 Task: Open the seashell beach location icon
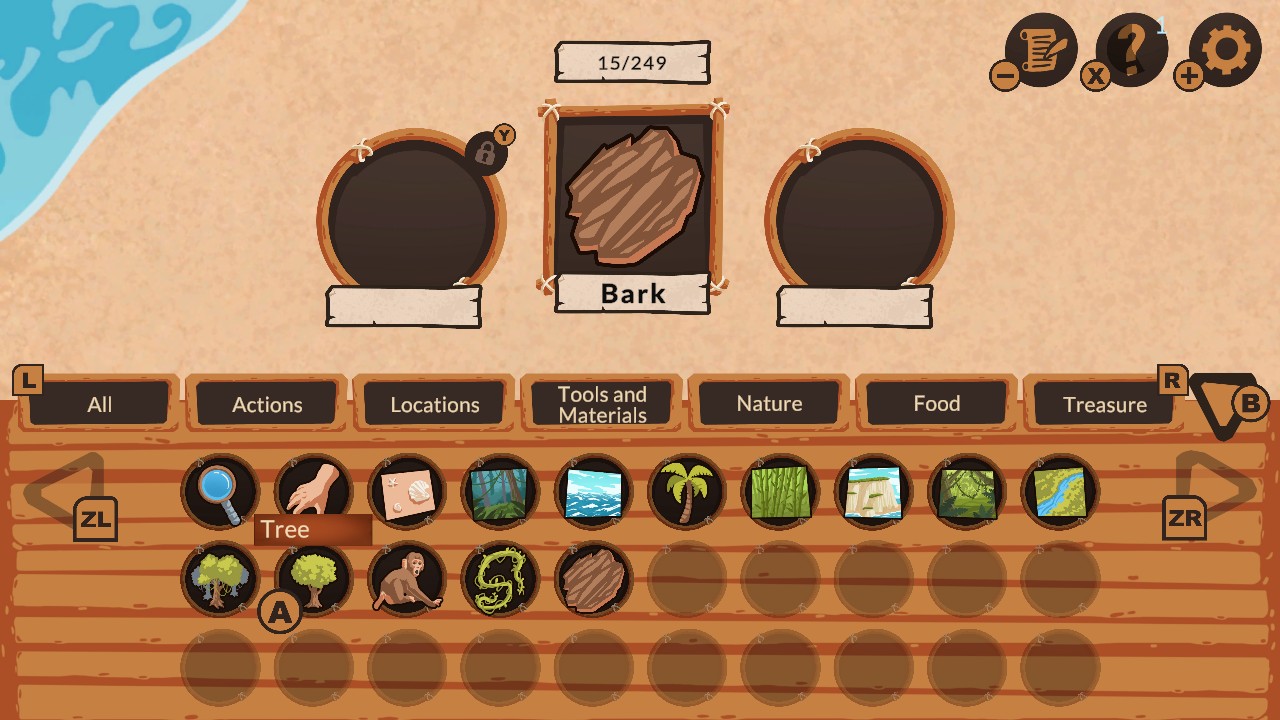(x=407, y=490)
